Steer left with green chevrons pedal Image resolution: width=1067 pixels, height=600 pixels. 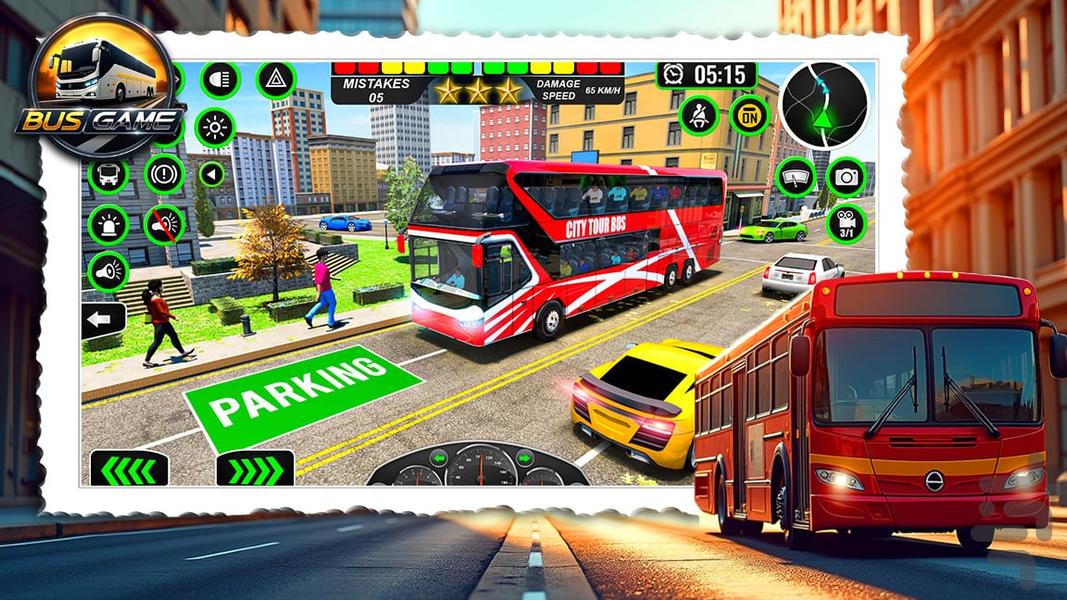pyautogui.click(x=129, y=467)
